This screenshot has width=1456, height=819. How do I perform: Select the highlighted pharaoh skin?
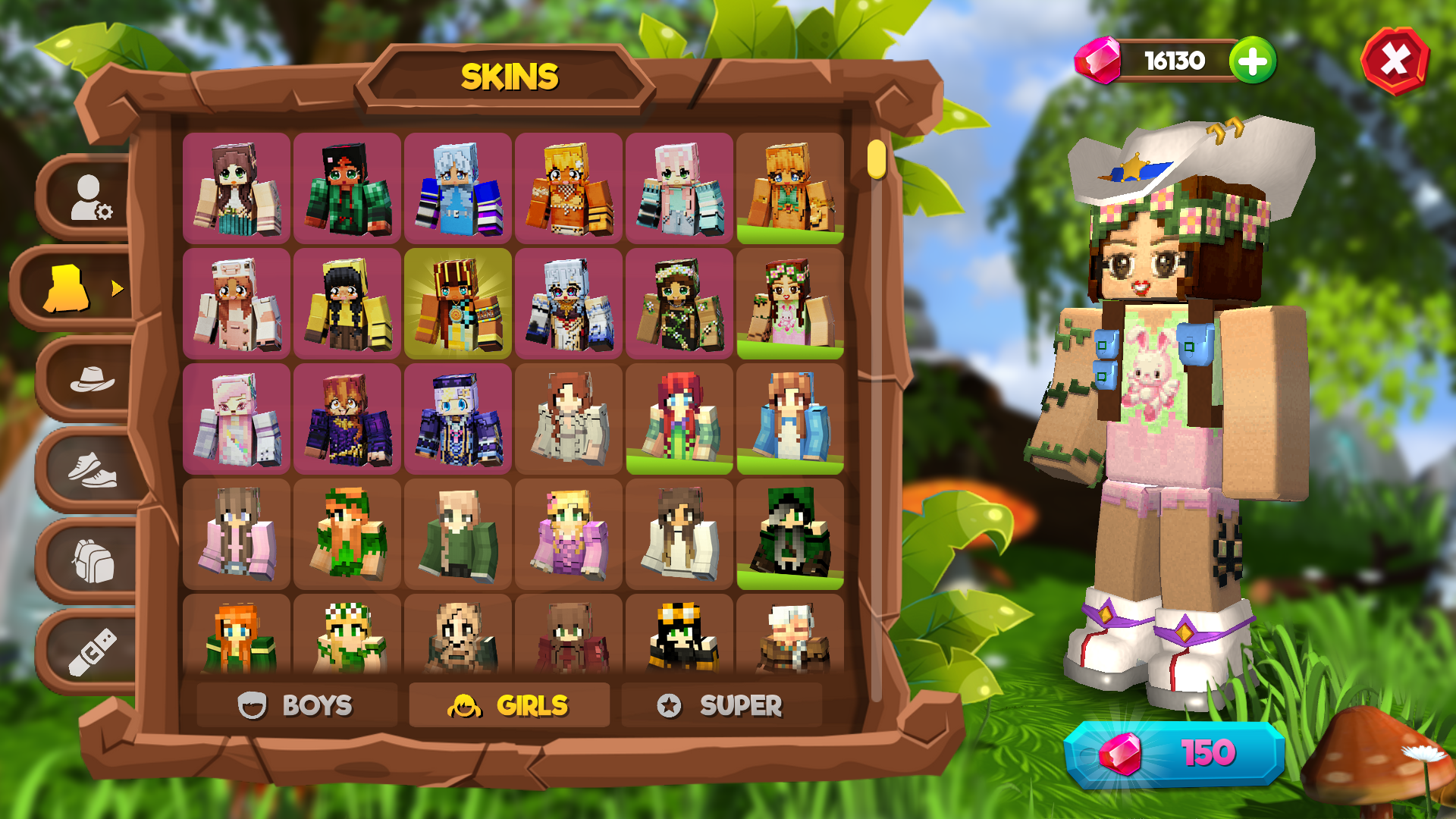(x=458, y=303)
